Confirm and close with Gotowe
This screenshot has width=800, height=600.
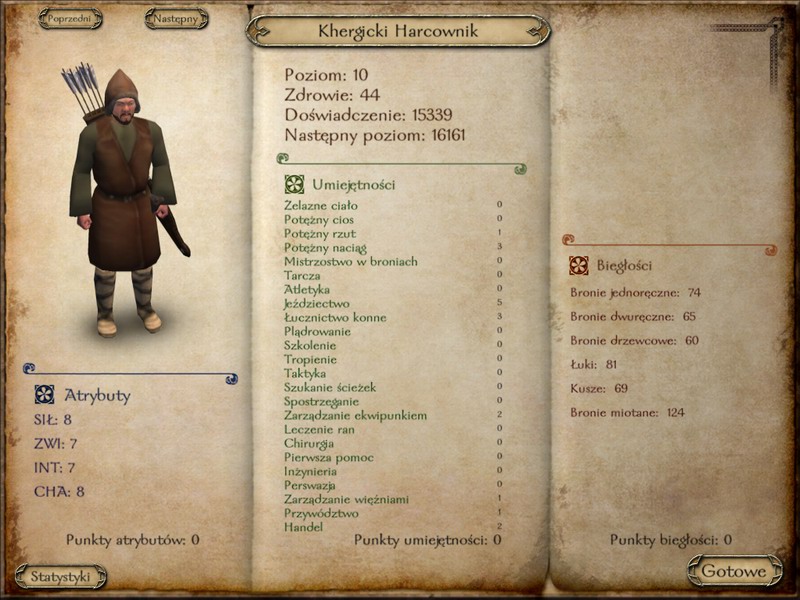point(734,571)
